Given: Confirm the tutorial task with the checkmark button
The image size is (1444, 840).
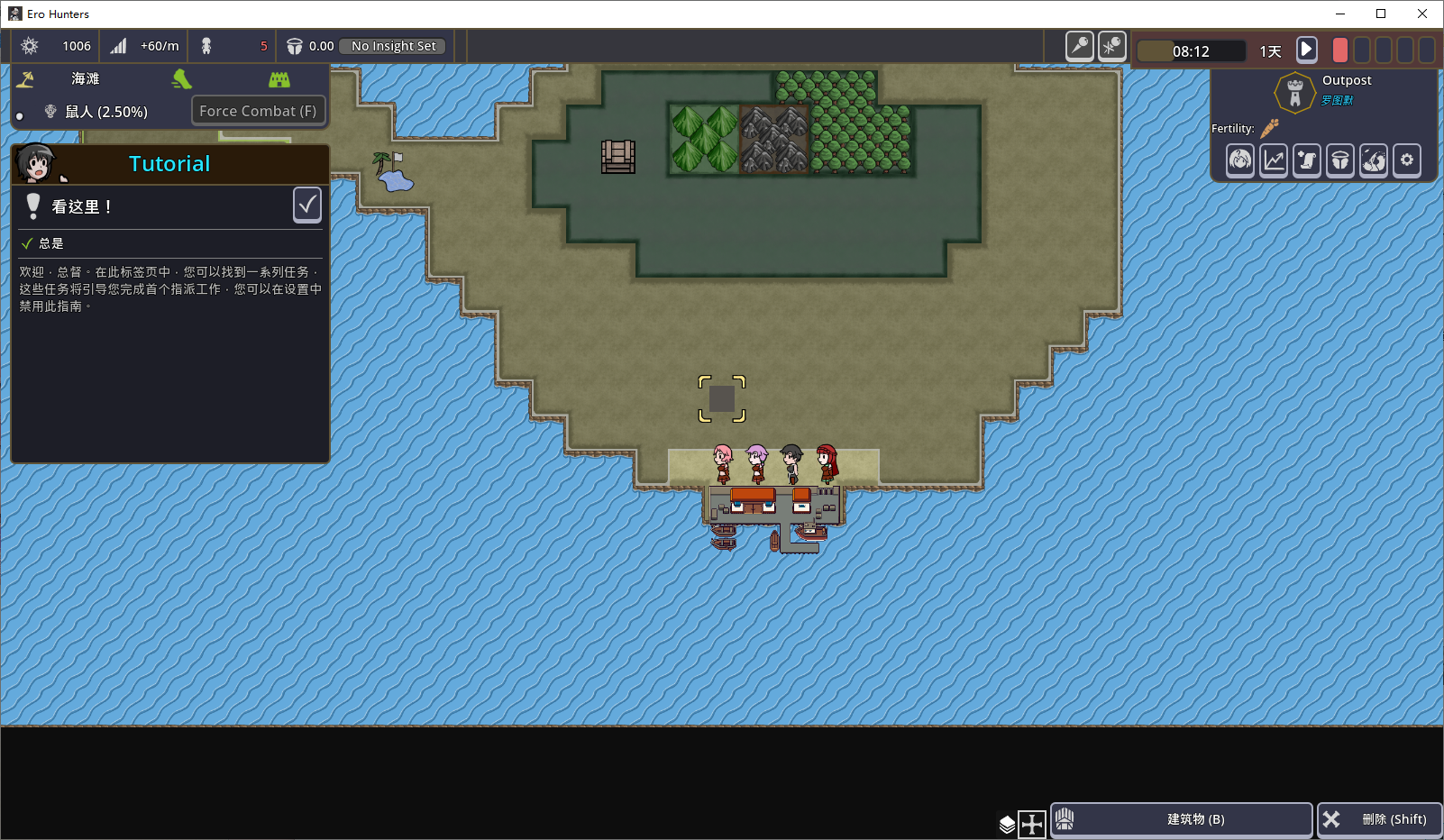Looking at the screenshot, I should click(x=307, y=205).
